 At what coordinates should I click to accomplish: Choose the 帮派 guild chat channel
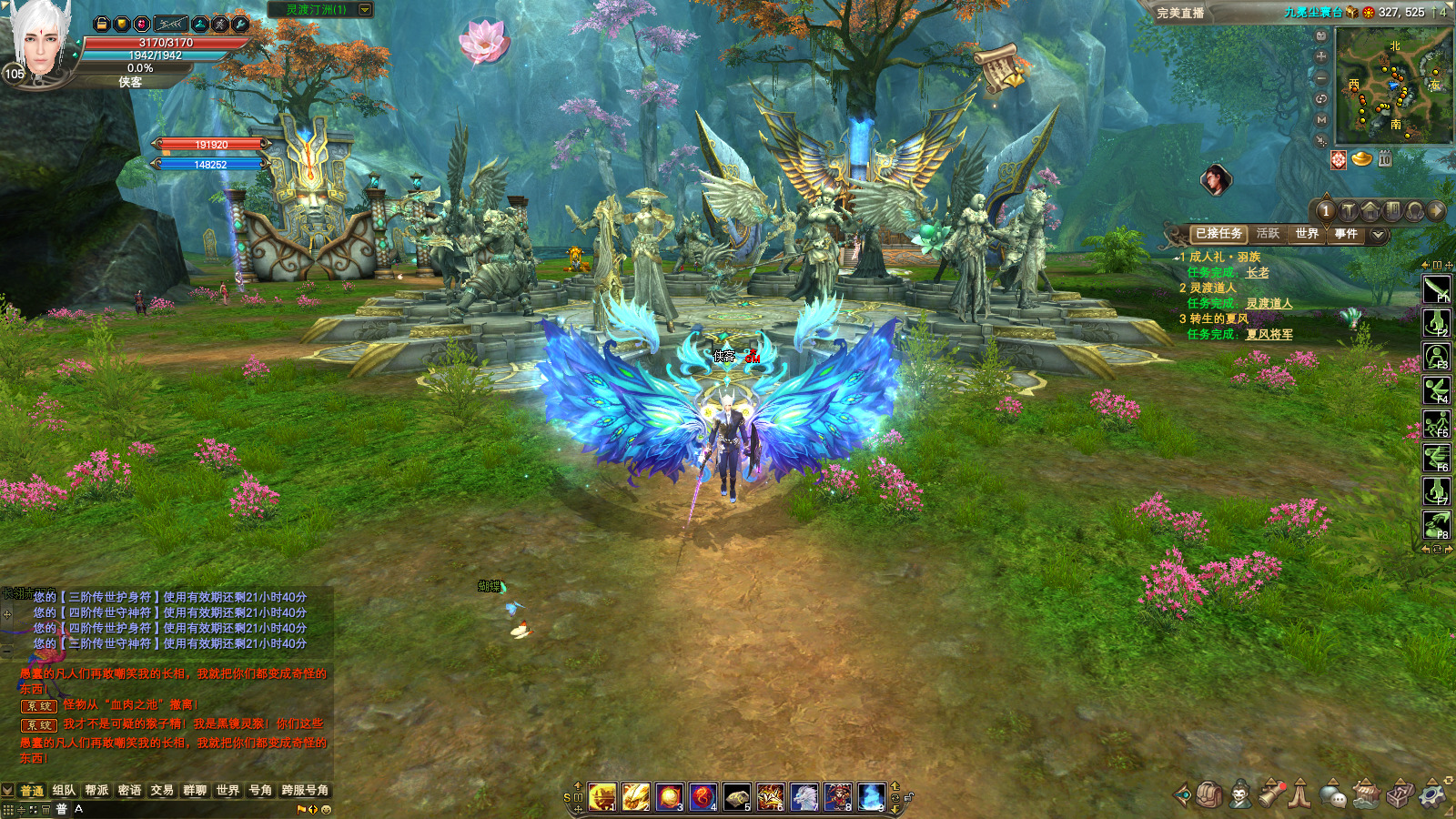96,790
